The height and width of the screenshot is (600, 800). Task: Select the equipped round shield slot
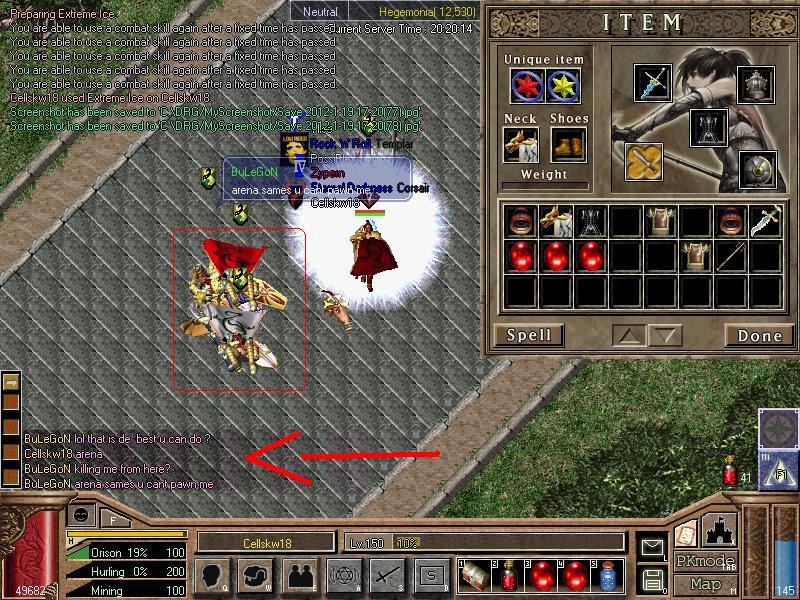coord(757,169)
